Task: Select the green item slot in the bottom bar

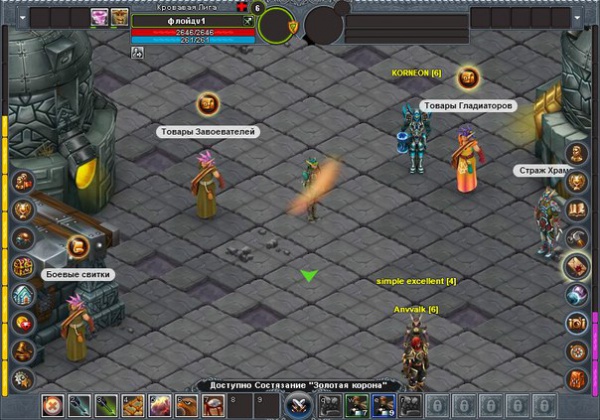Action: click(355, 405)
